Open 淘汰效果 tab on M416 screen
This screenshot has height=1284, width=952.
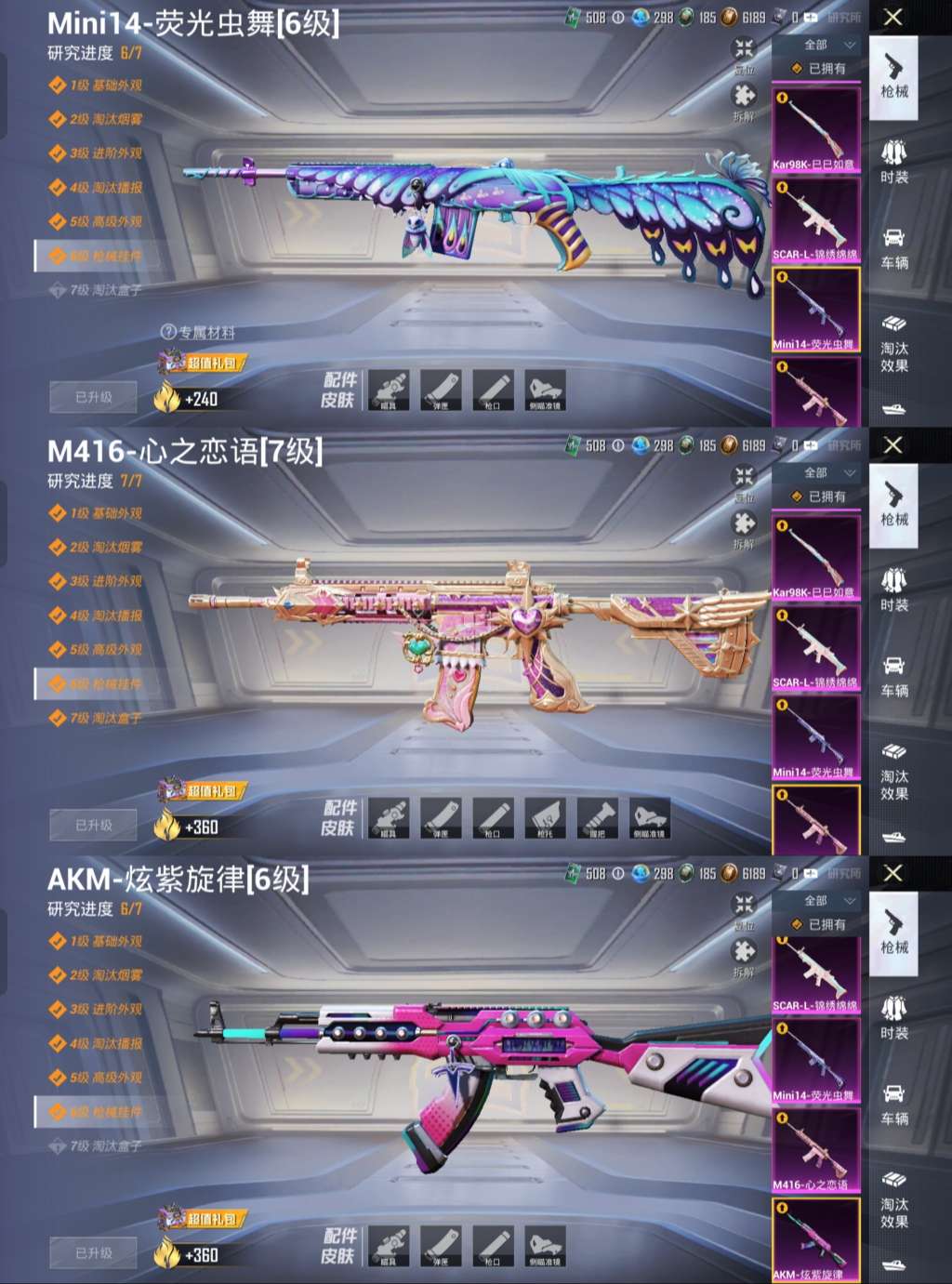[894, 773]
